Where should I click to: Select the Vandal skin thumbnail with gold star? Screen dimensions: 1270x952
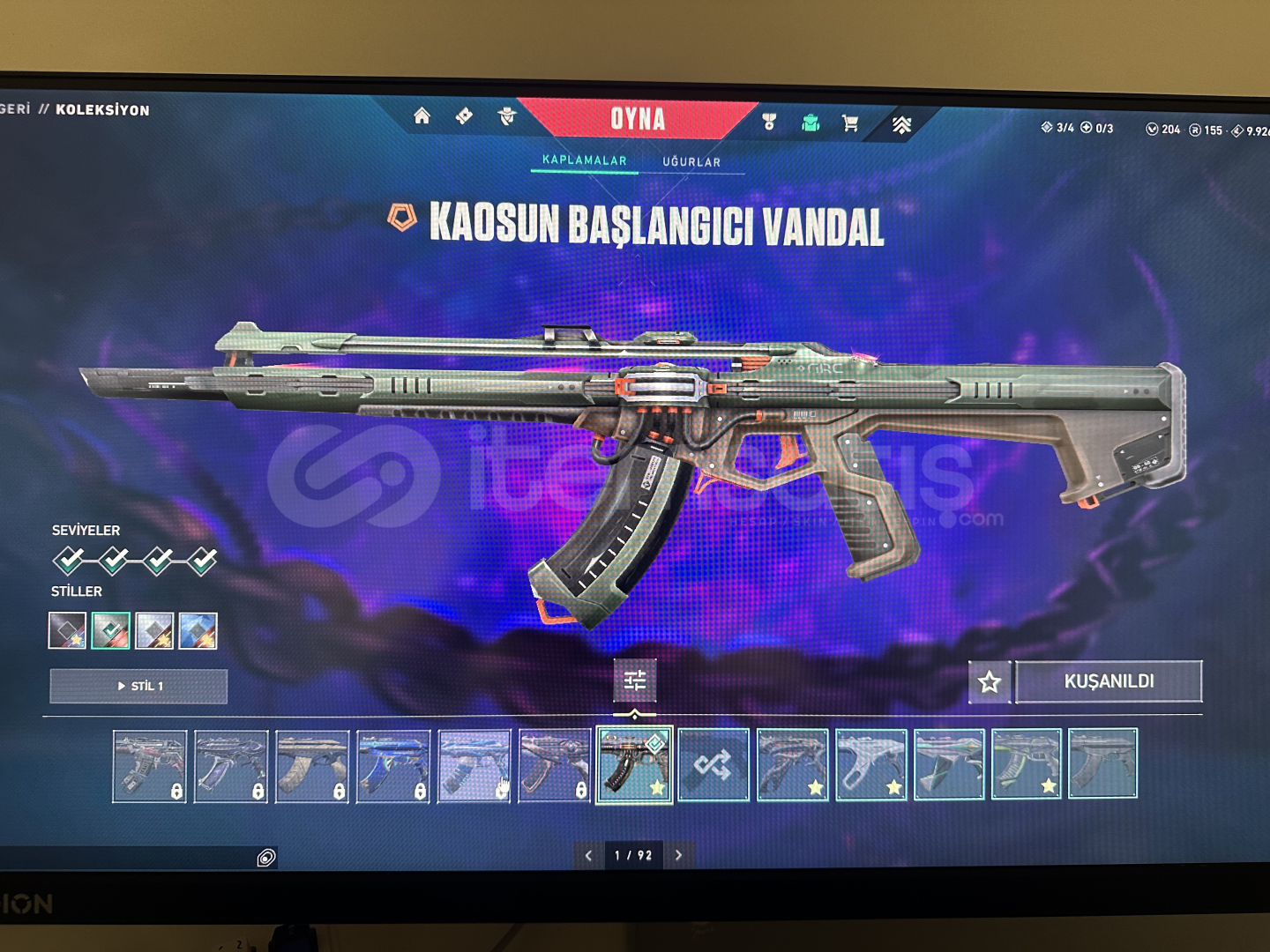point(633,765)
